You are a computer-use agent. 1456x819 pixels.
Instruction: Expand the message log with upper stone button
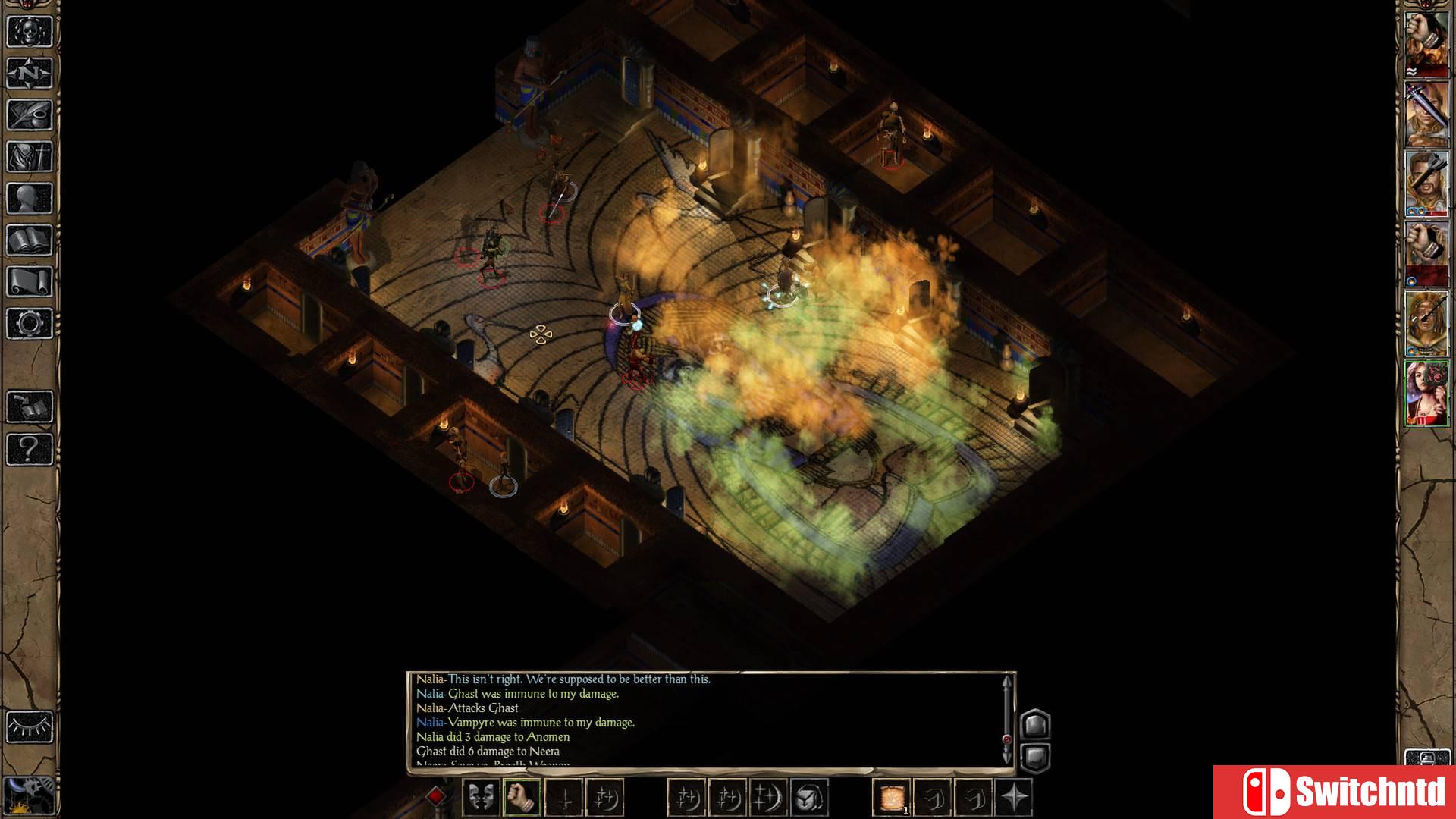tap(1035, 723)
